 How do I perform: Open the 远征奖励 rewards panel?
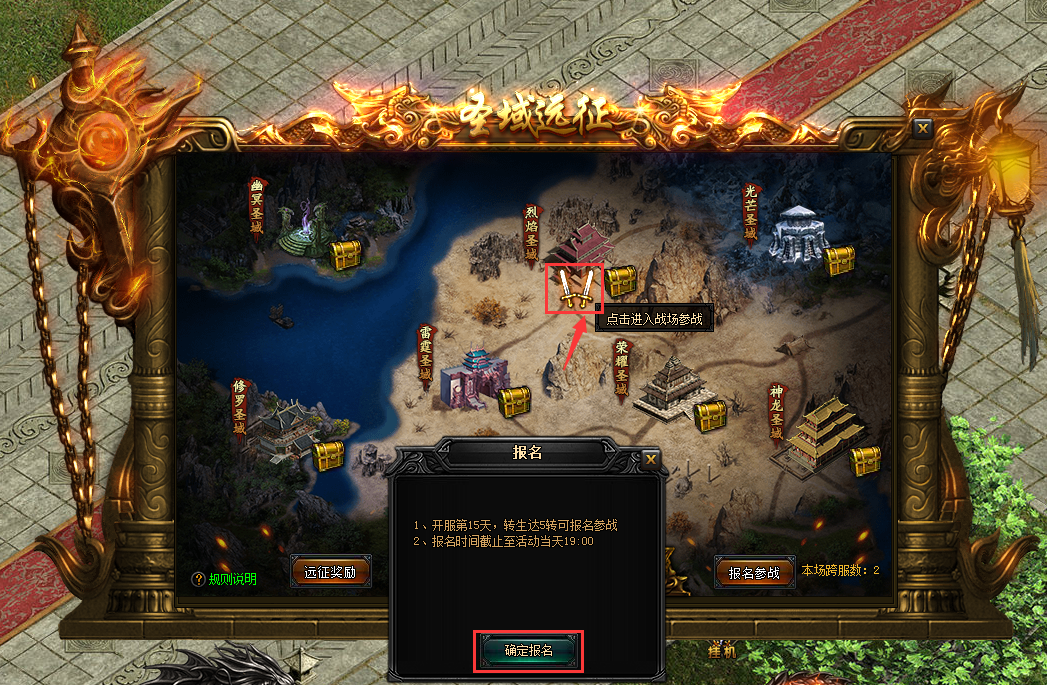[331, 572]
